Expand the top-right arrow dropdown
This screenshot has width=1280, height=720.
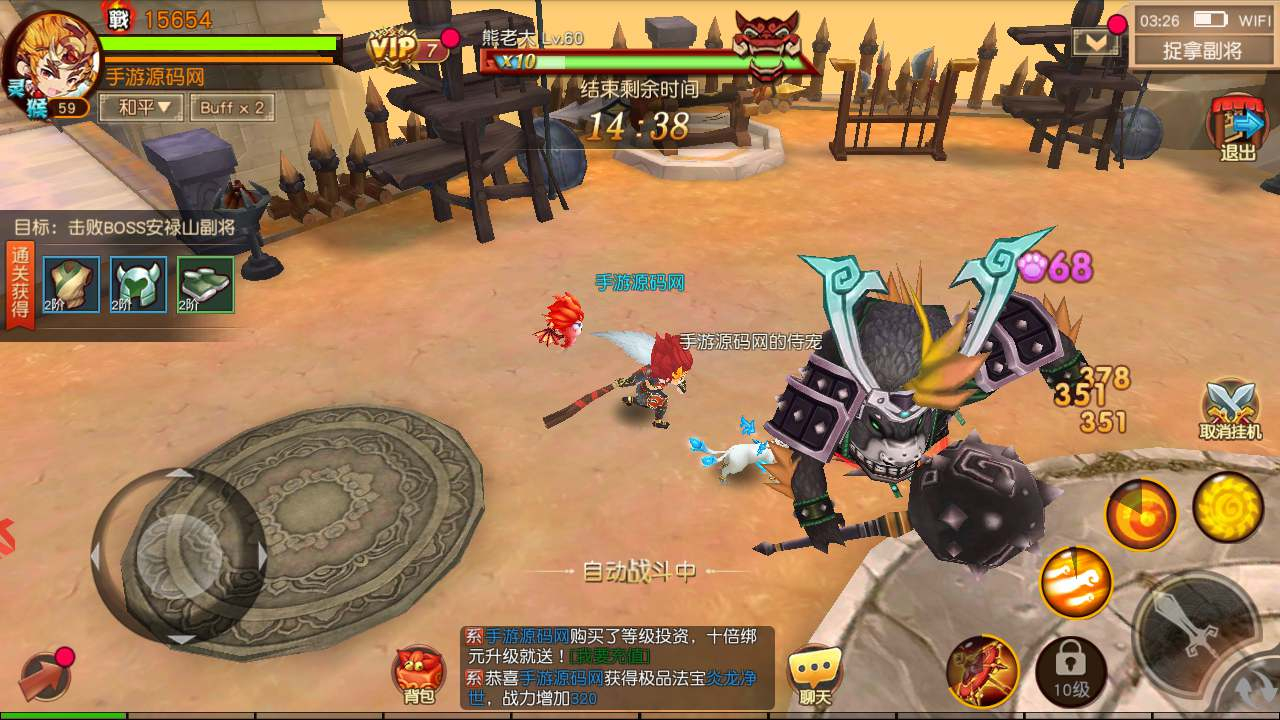click(1090, 41)
